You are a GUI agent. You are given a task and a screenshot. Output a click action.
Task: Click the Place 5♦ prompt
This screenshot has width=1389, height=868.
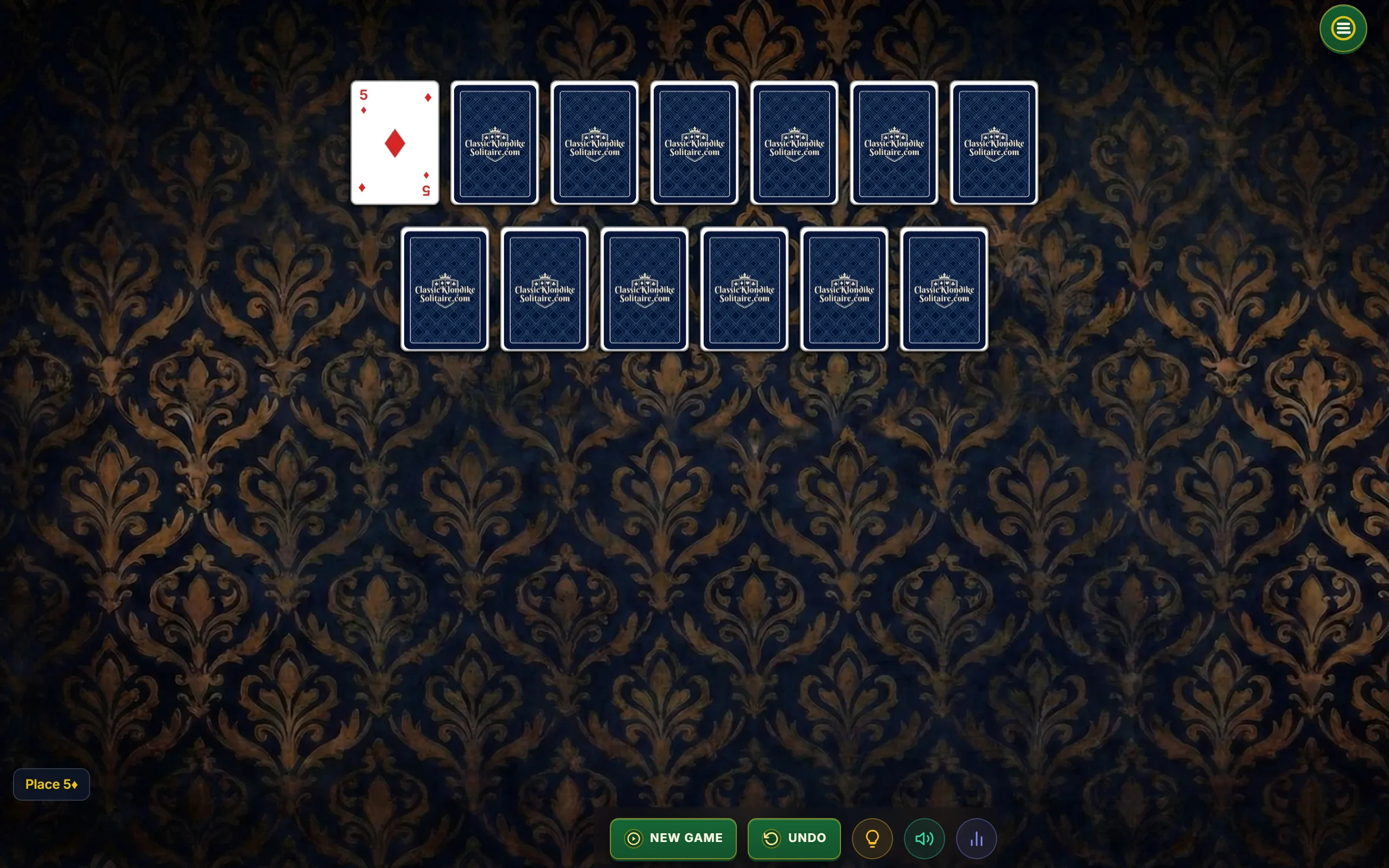(x=52, y=784)
